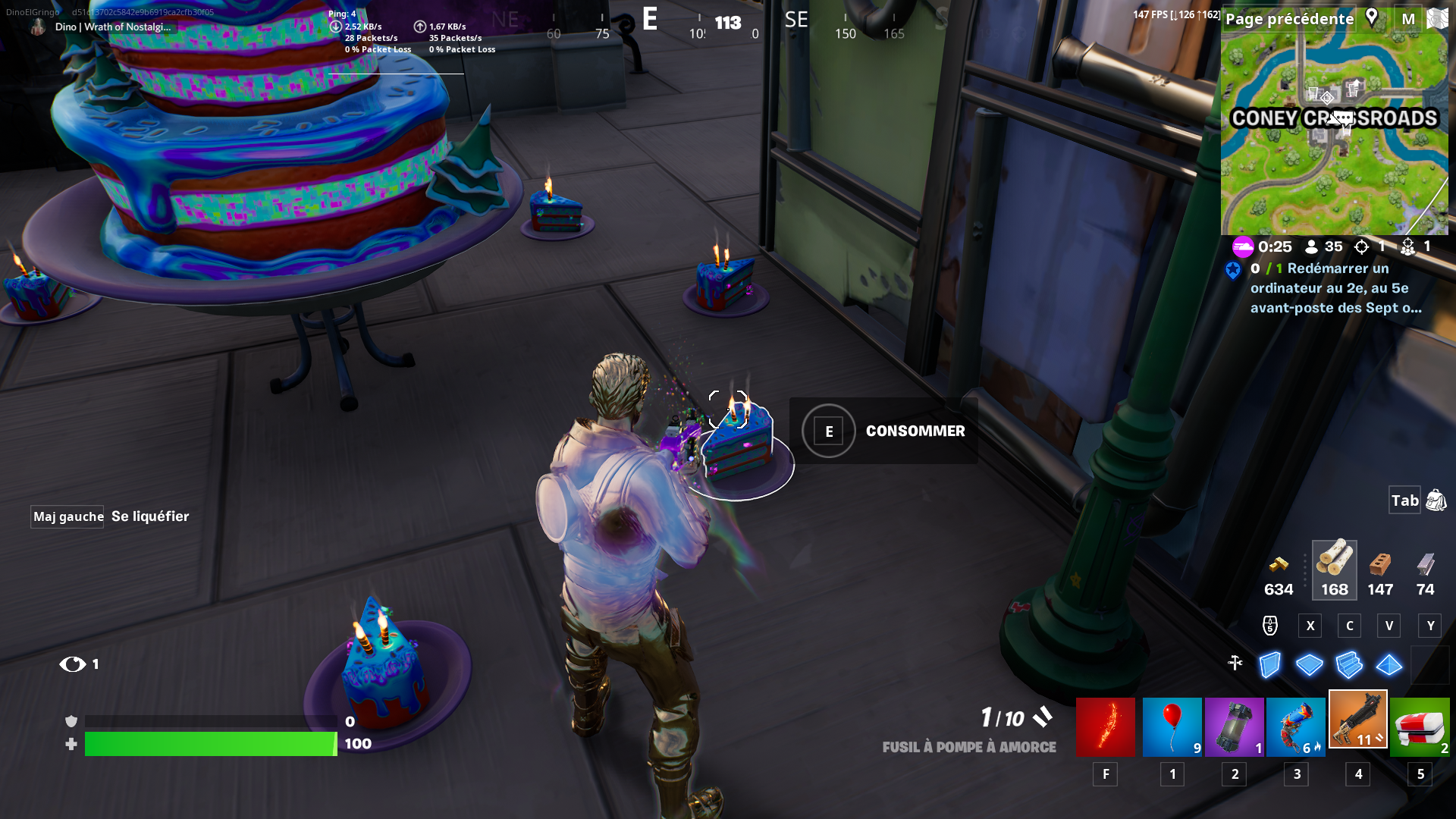Expand the truncated Redémarrer un ordinateur quest

pyautogui.click(x=1335, y=288)
